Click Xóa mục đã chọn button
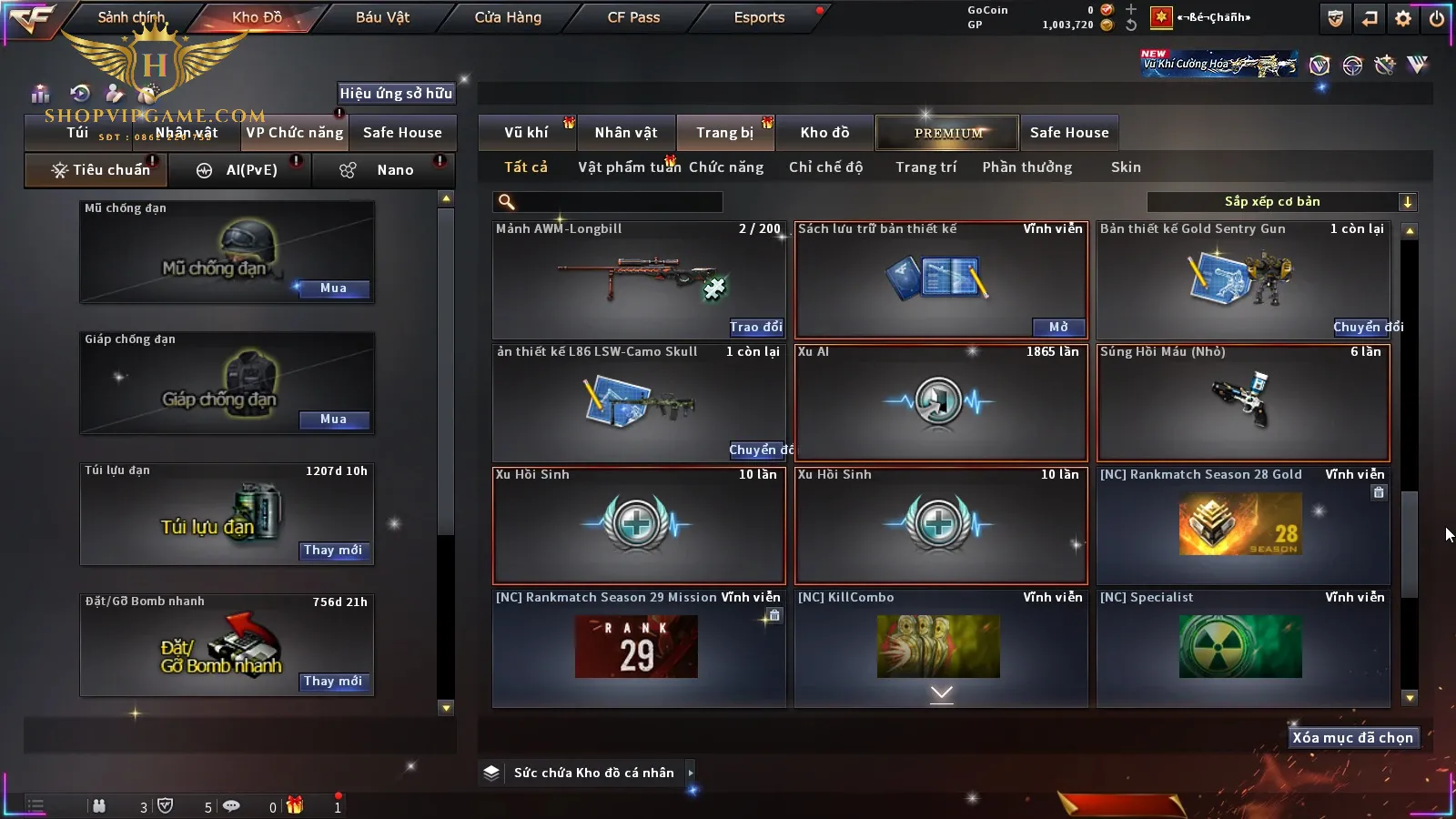The image size is (1456, 819). coord(1352,738)
